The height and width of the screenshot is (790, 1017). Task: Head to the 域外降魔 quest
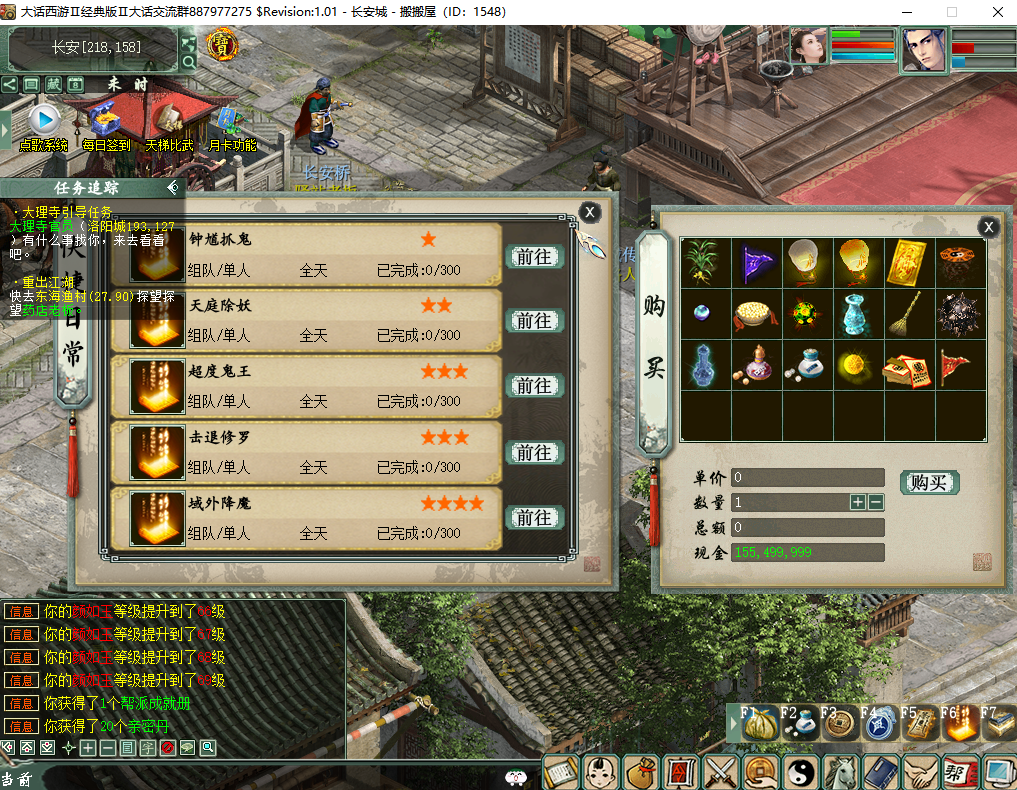click(x=534, y=517)
